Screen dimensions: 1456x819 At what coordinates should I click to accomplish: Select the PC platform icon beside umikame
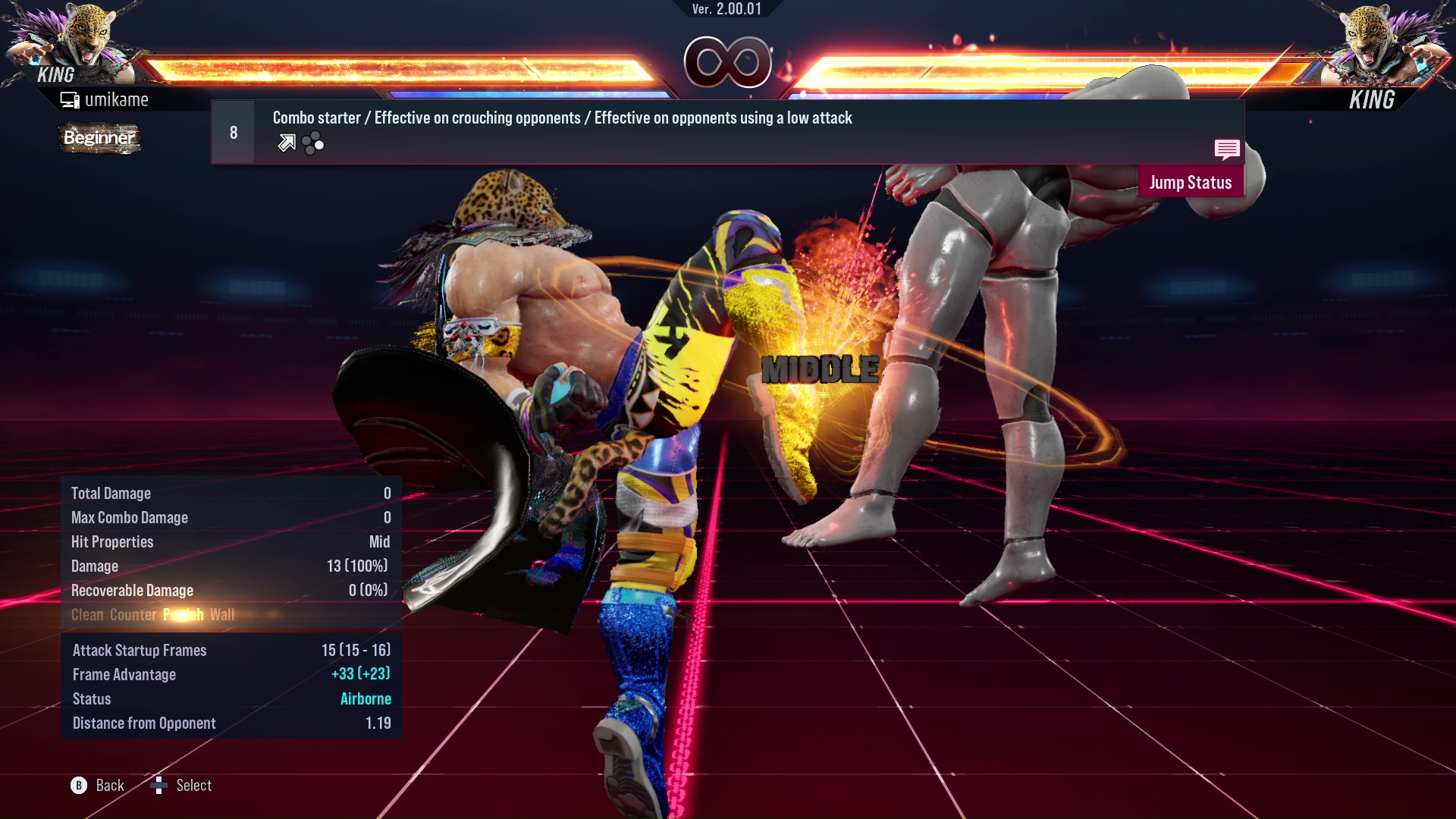point(70,99)
